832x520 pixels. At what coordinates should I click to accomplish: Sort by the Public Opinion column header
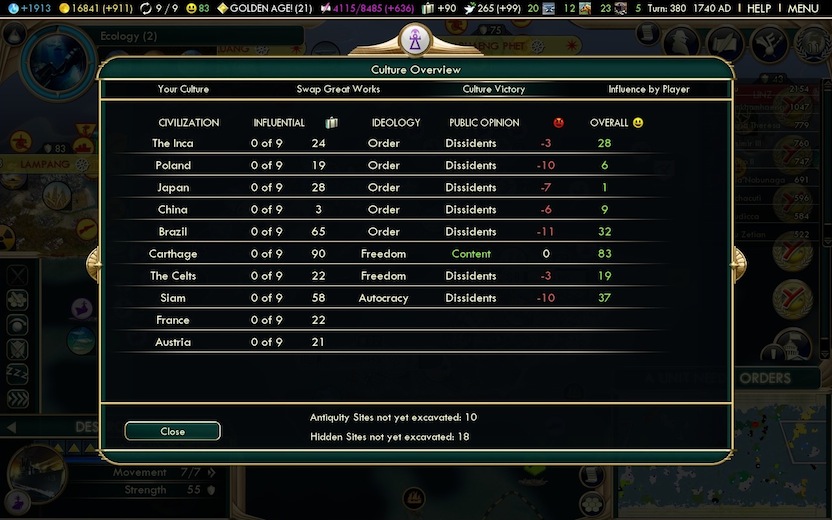(x=484, y=123)
